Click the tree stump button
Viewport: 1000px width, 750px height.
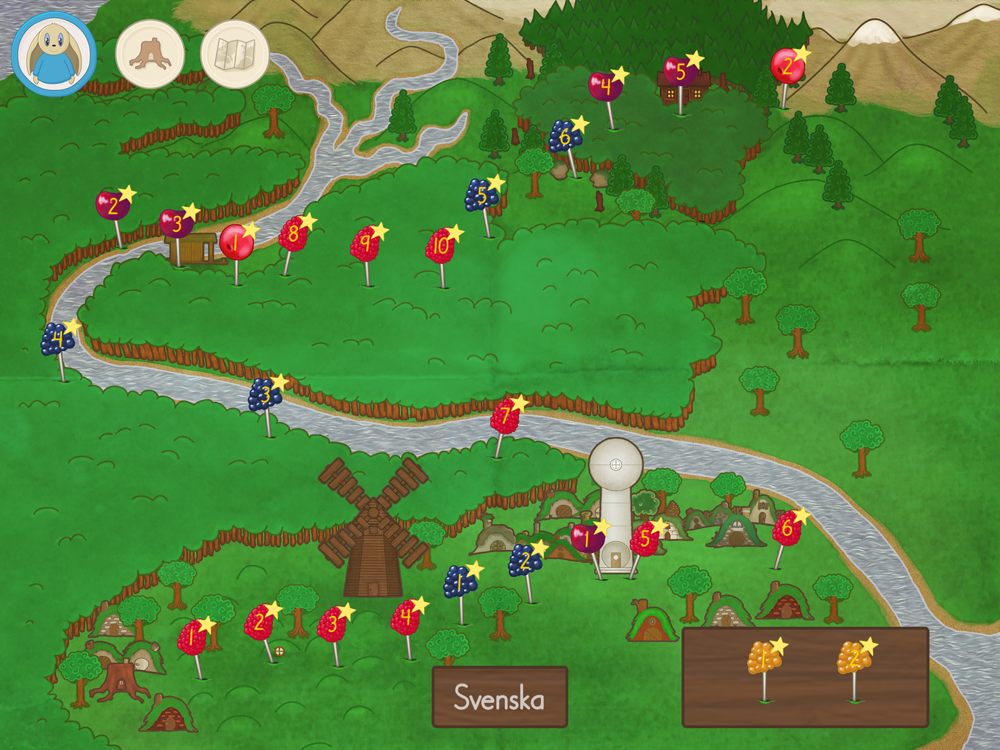(150, 54)
